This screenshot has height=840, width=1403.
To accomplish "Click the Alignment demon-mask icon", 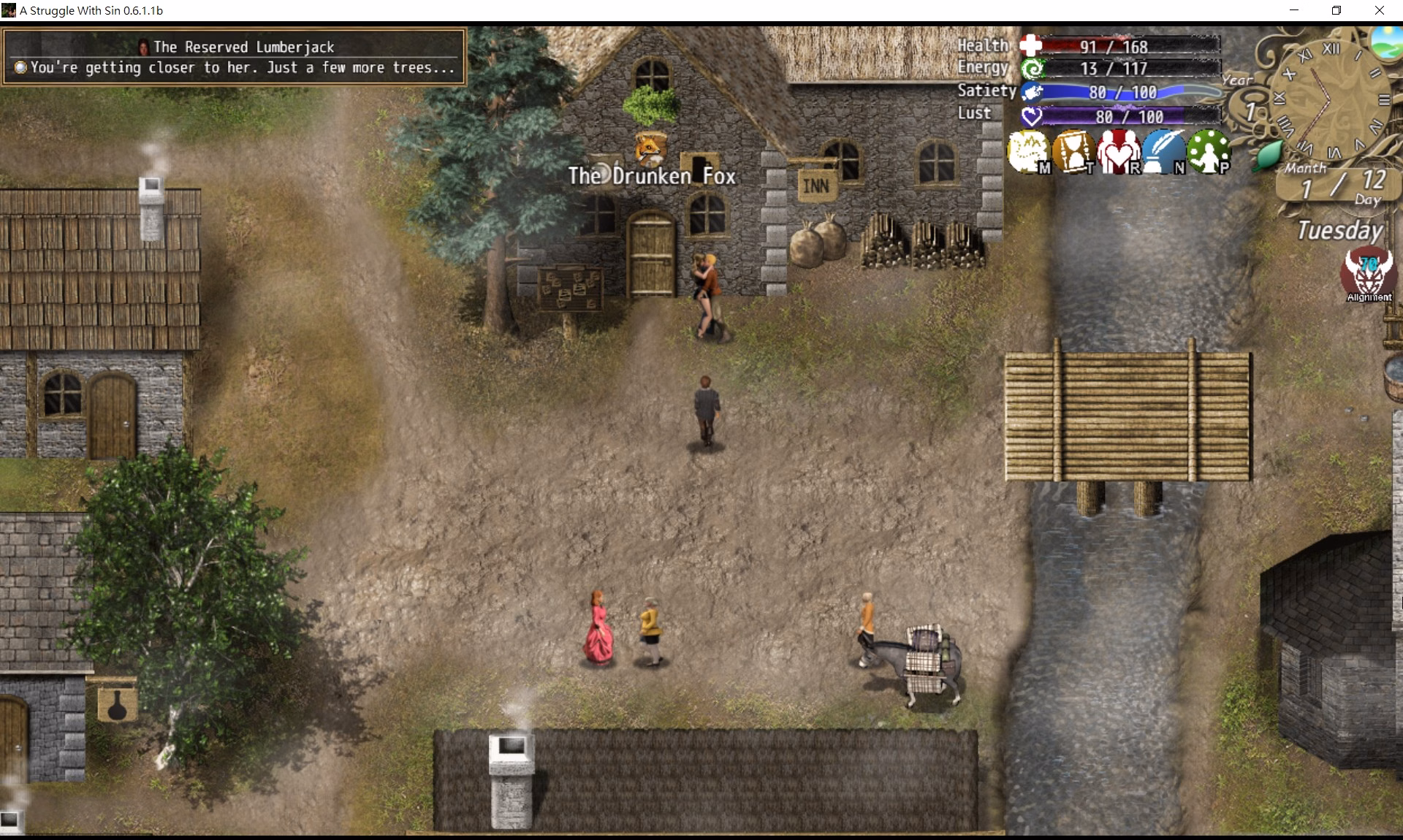I will [1367, 272].
